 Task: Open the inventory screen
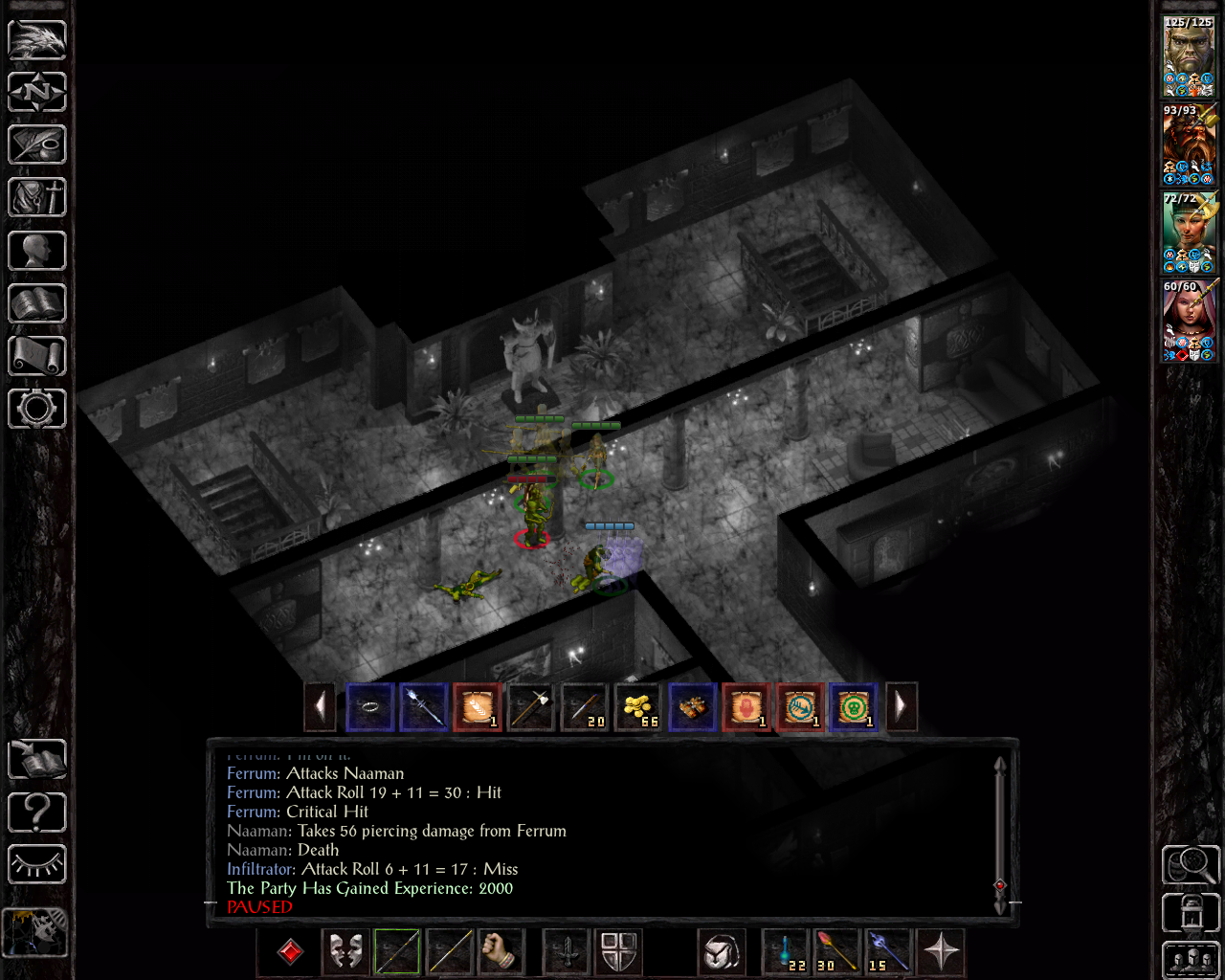click(36, 197)
